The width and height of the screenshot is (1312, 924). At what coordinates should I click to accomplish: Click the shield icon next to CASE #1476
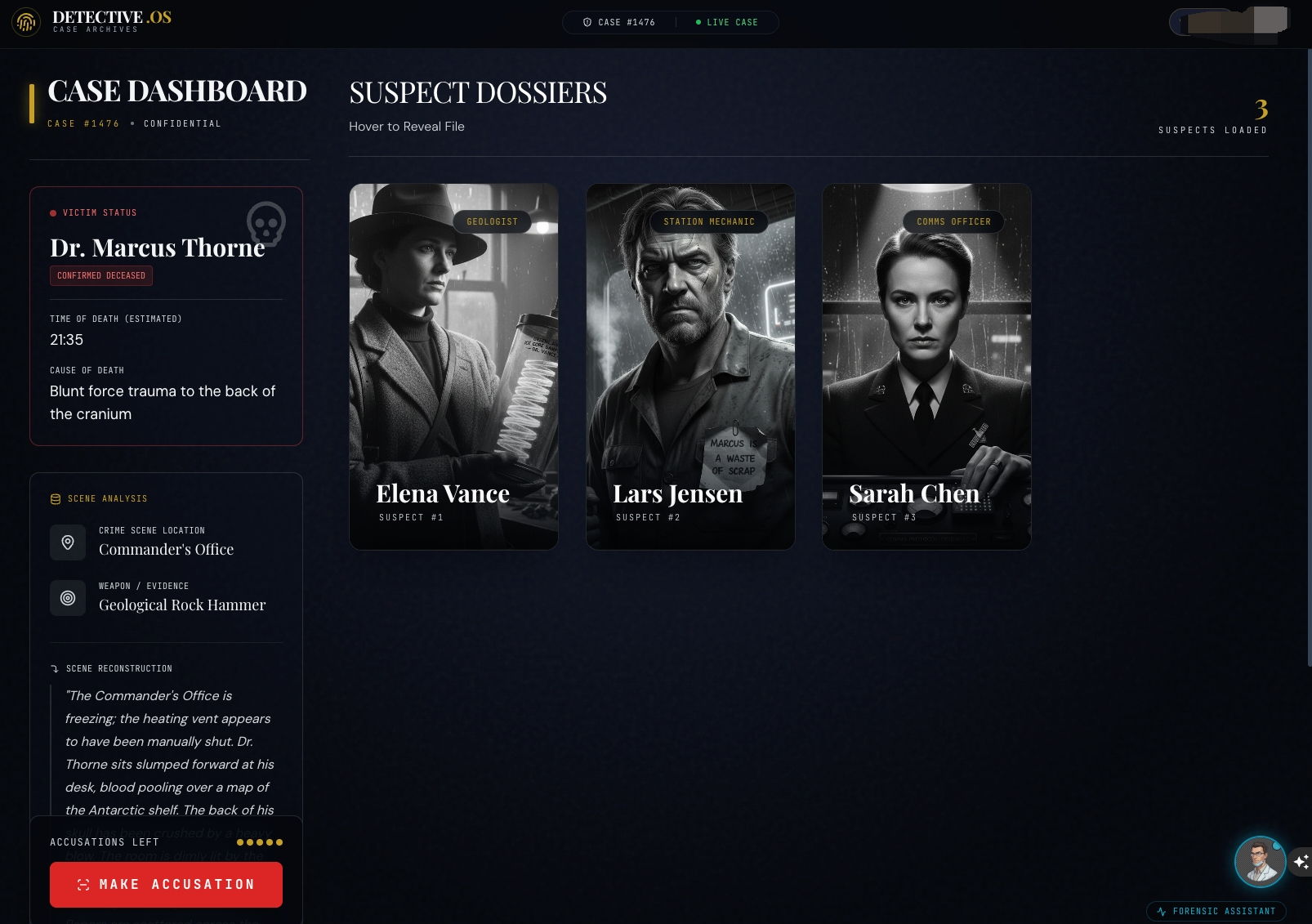click(585, 22)
